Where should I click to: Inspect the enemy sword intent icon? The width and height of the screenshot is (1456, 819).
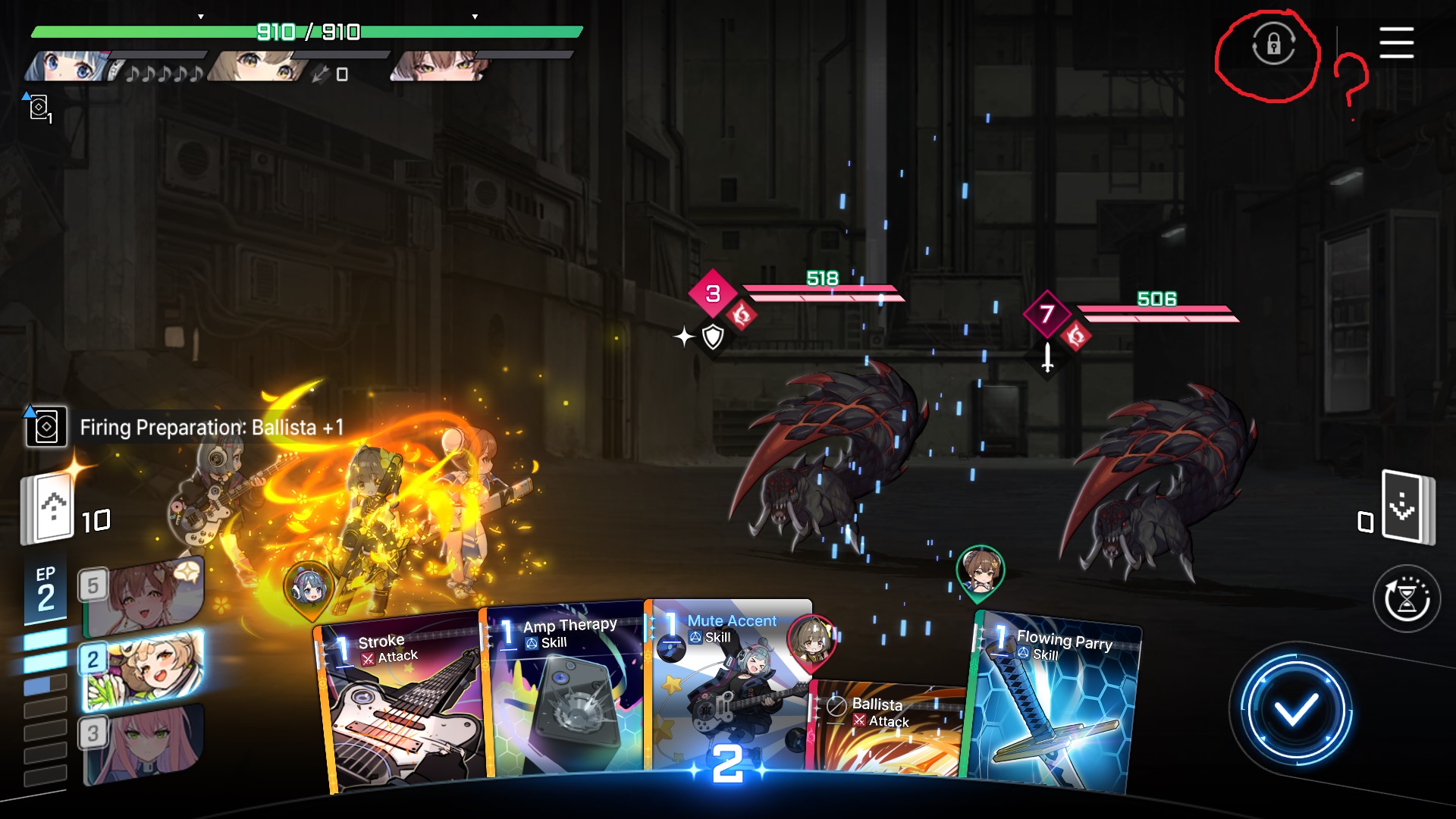click(x=1047, y=357)
